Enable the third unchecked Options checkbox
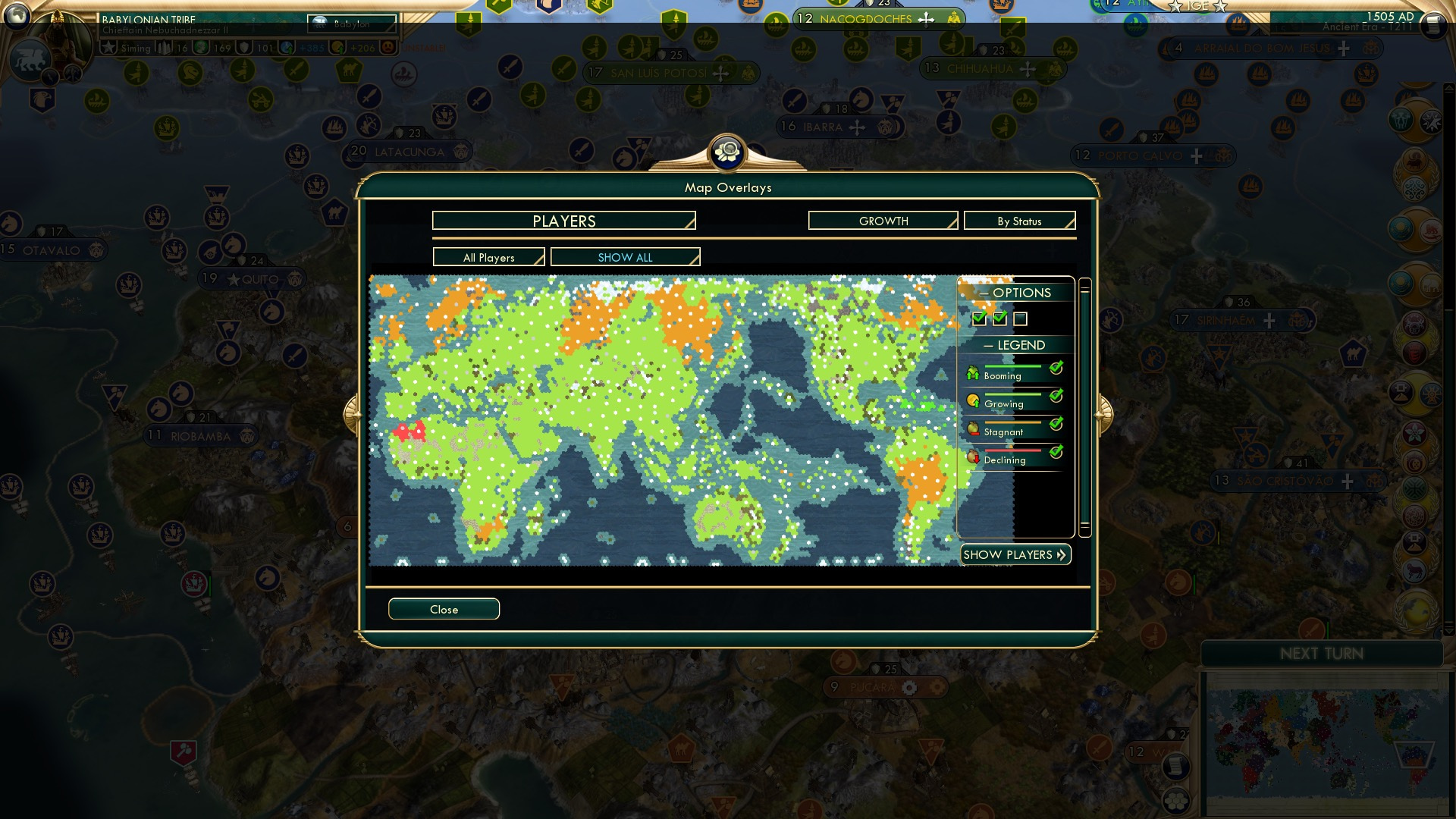Screen dimensions: 1456x819 1021,319
